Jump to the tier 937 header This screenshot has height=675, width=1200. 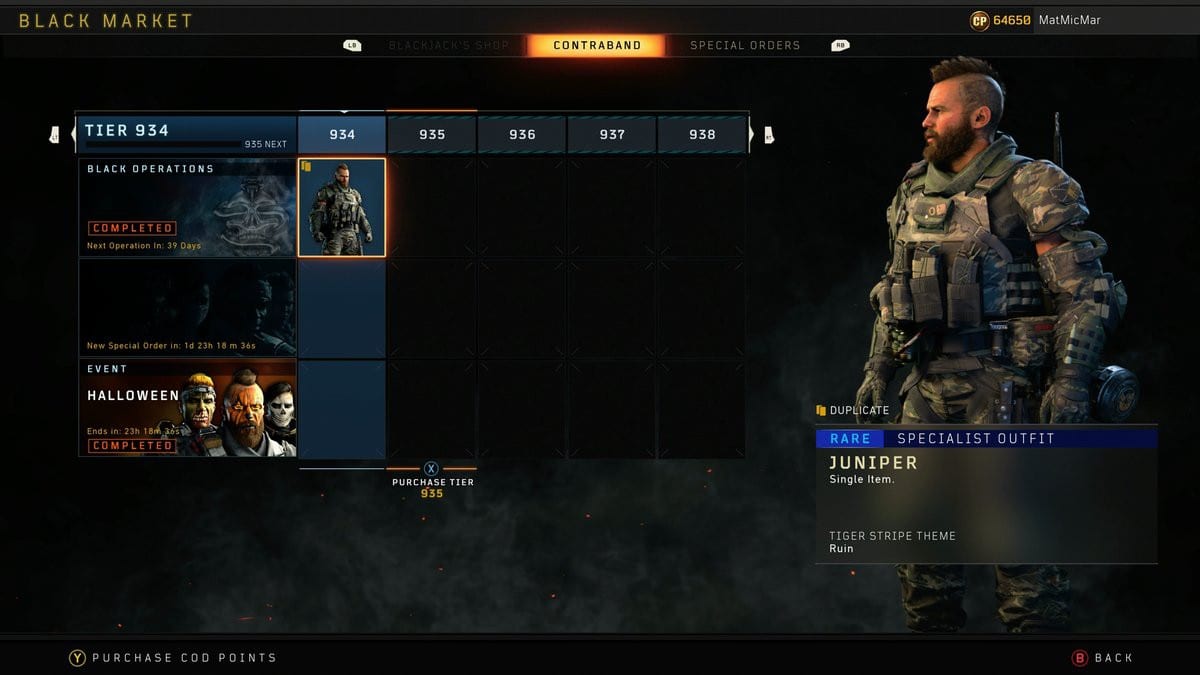point(612,134)
